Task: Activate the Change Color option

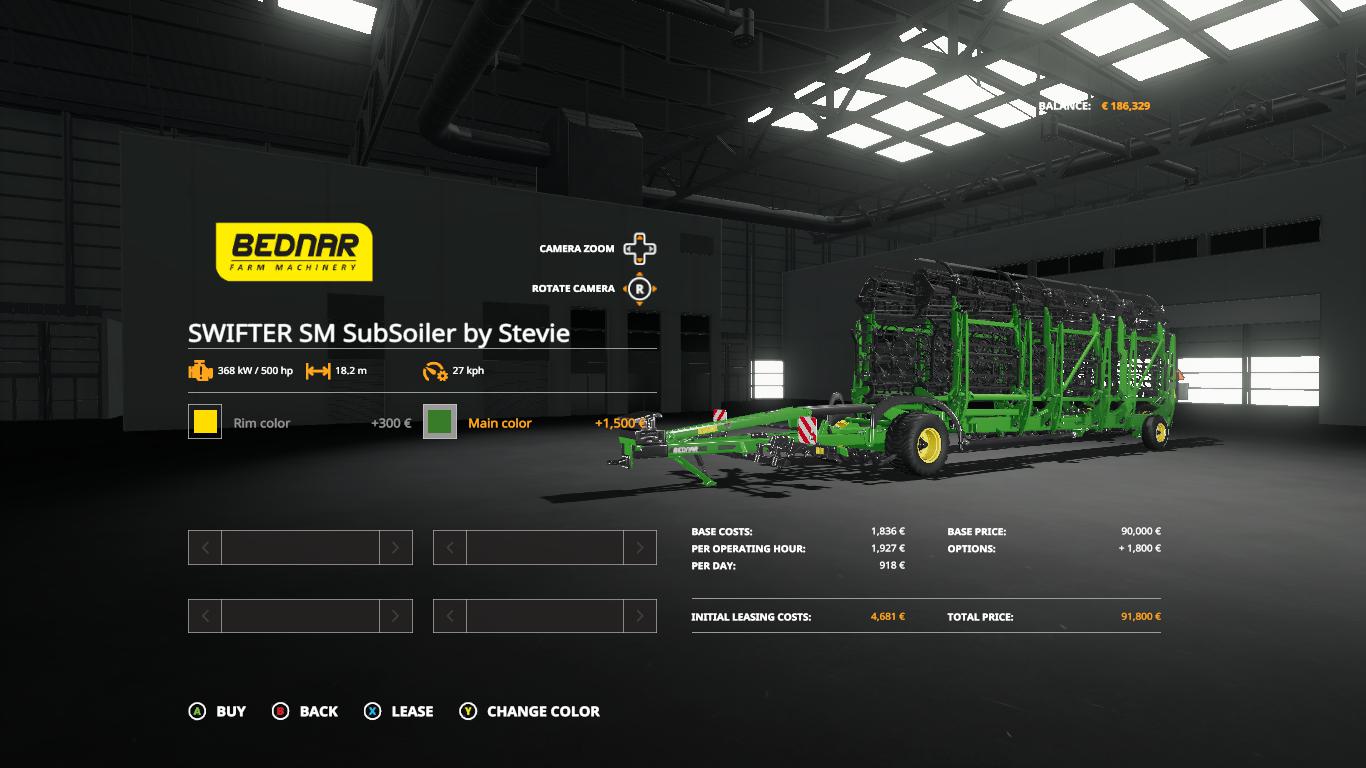Action: pos(529,711)
